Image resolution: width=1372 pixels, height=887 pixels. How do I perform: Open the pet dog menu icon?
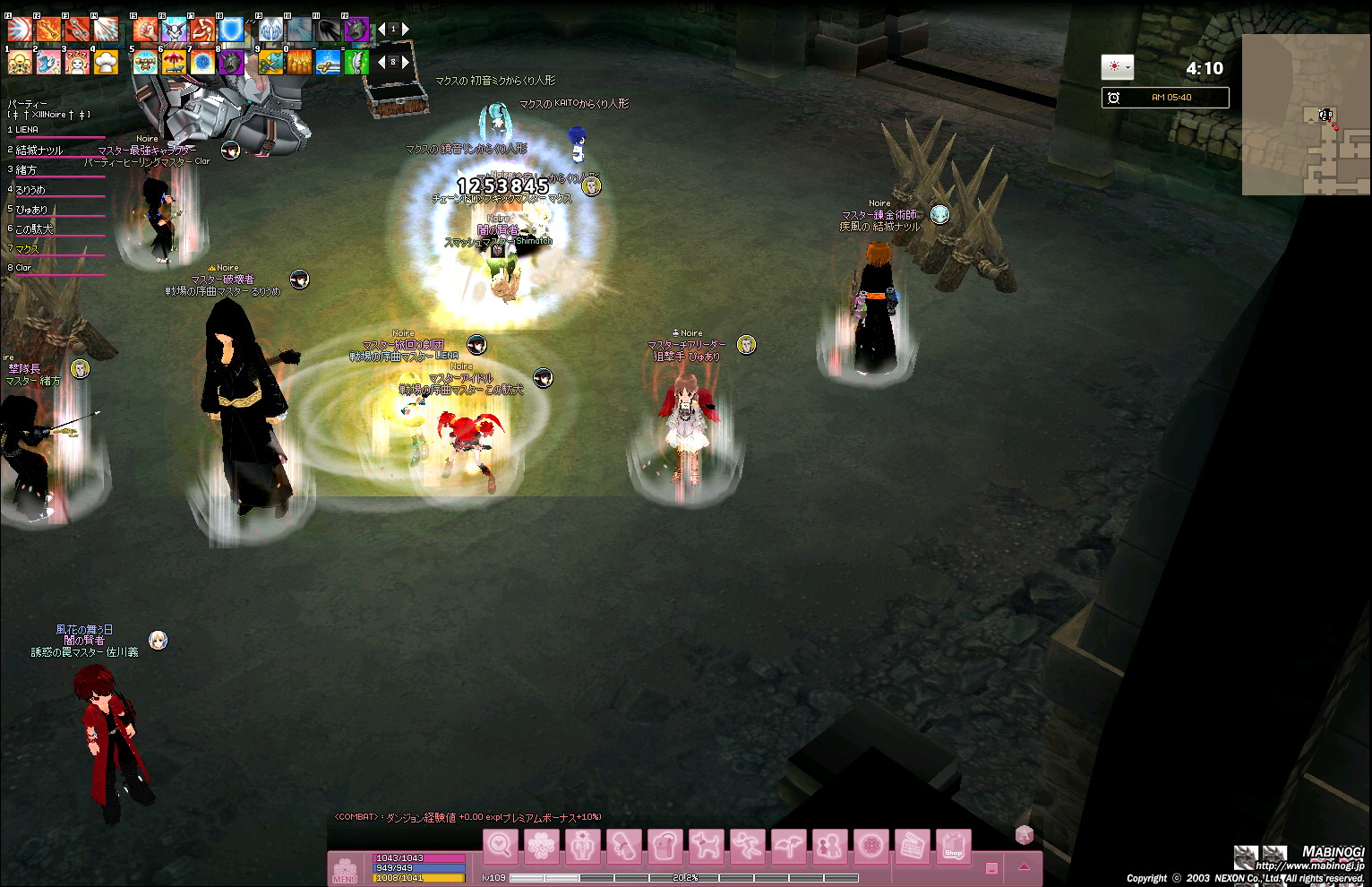pos(705,846)
